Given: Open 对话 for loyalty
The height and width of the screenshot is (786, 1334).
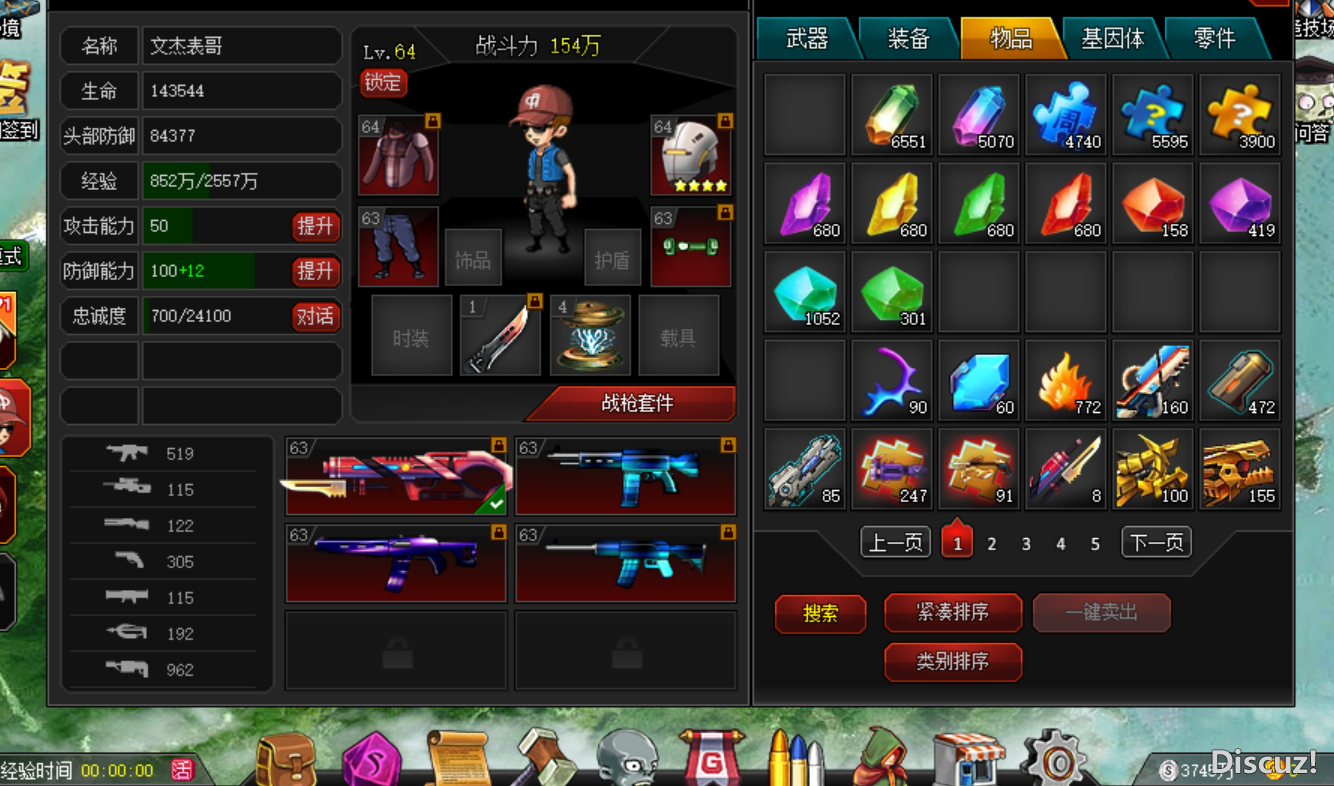Looking at the screenshot, I should 315,317.
